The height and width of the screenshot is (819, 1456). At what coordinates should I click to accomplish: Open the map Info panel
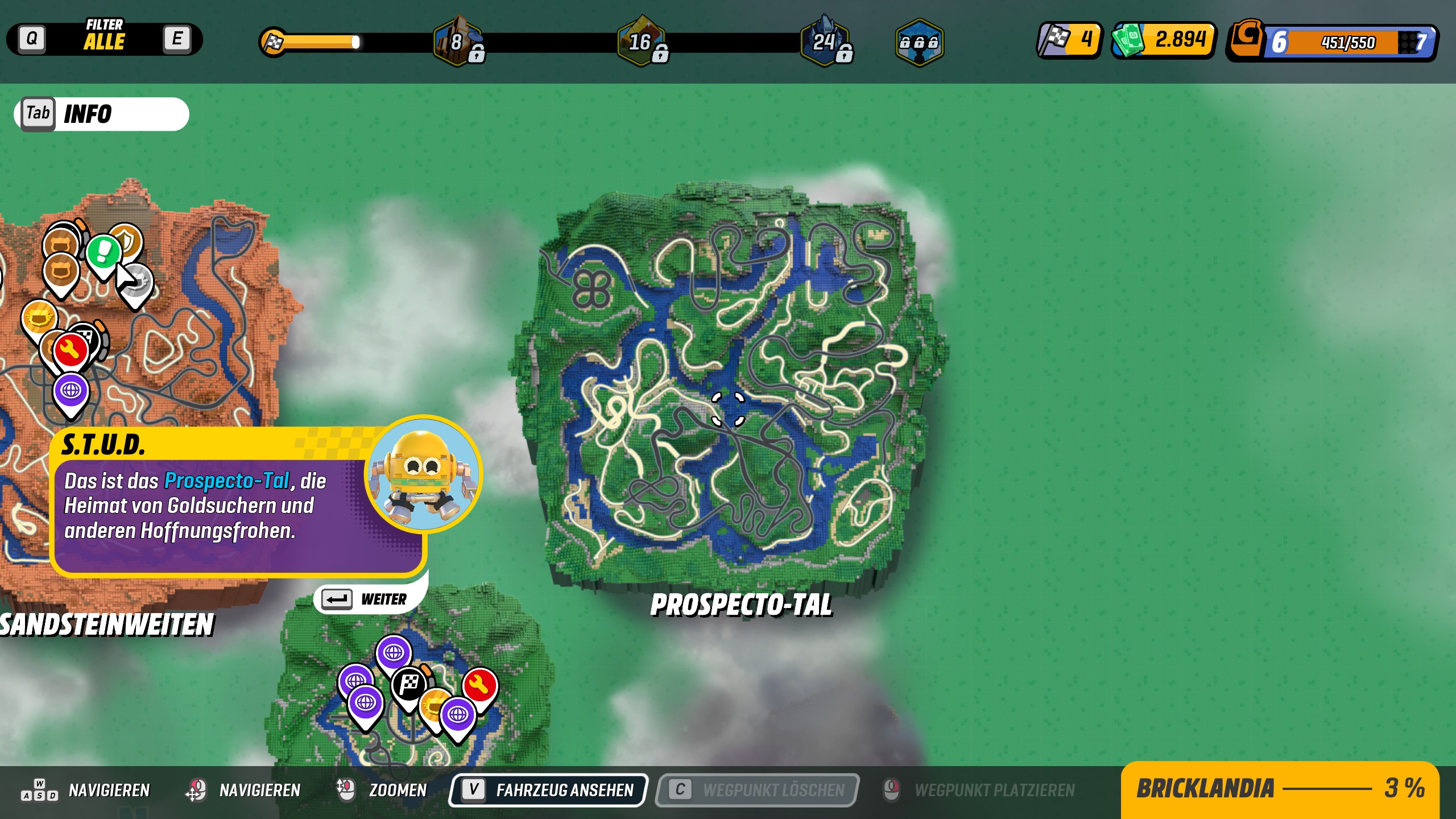[102, 114]
